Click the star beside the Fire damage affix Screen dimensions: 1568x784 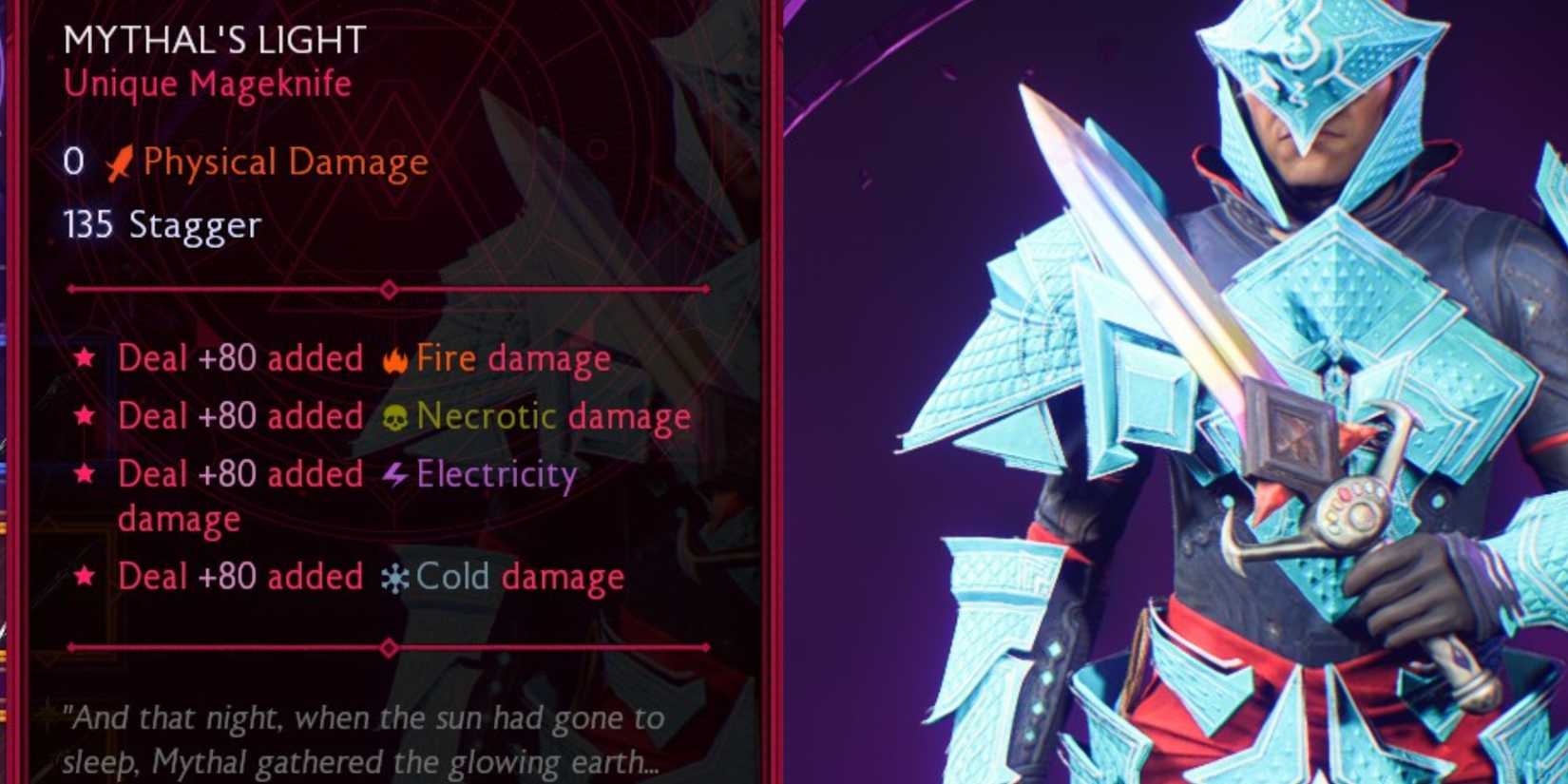point(86,358)
